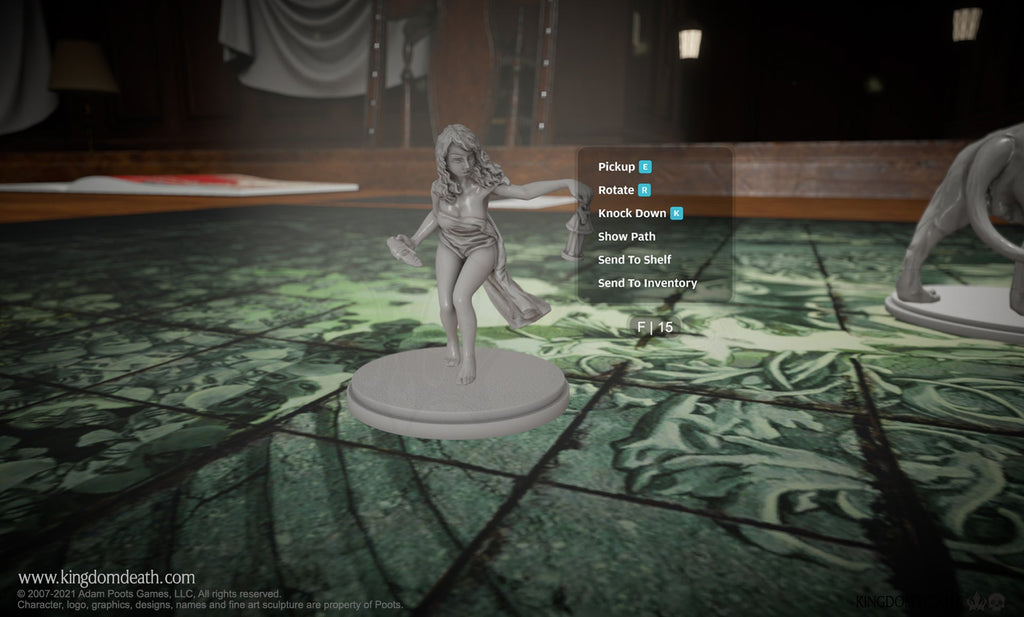This screenshot has width=1024, height=617.
Task: Choose Pickup from the context menu
Action: click(617, 167)
